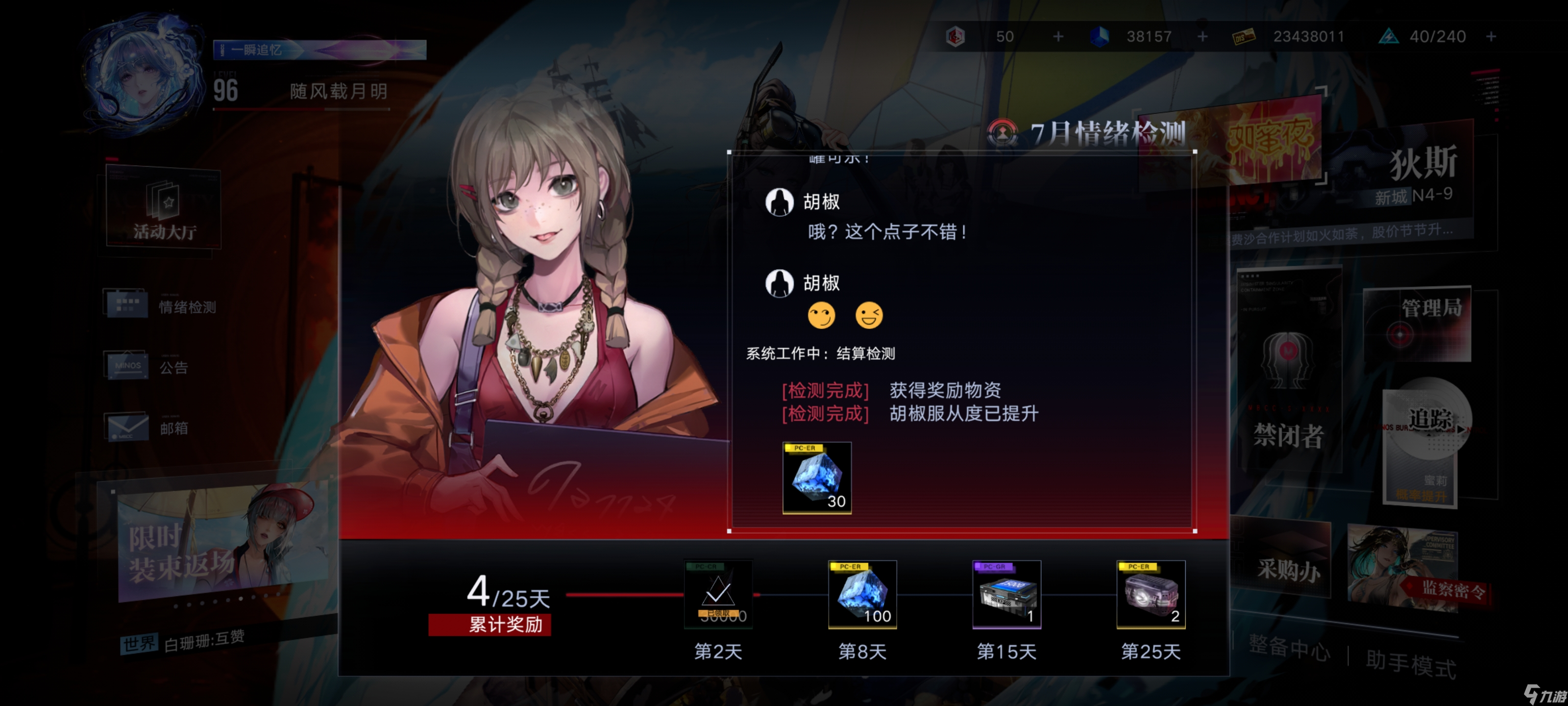Open the 公告 announcements

coord(148,365)
